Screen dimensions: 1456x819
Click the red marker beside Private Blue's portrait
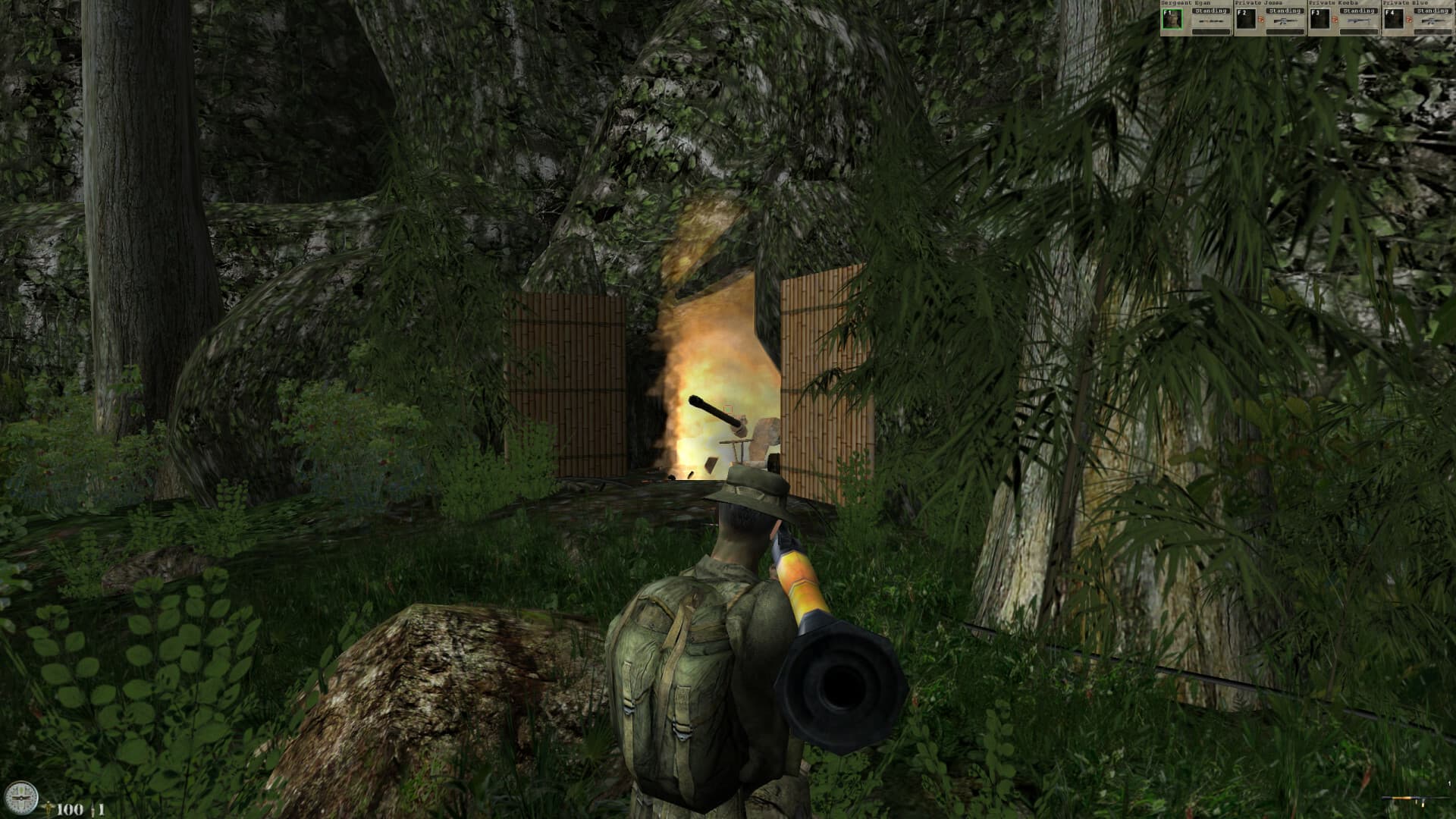pos(1410,20)
